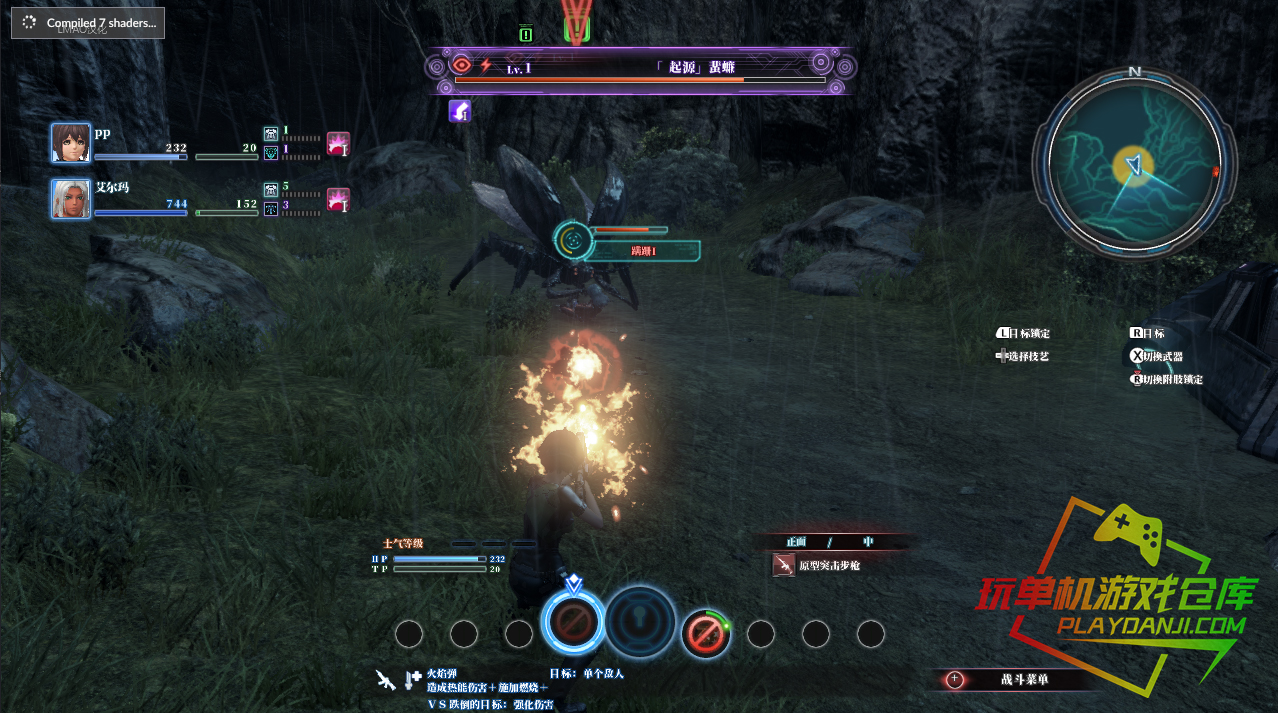The image size is (1278, 713).
Task: Select the white rifle icon beside art description
Action: pos(385,679)
